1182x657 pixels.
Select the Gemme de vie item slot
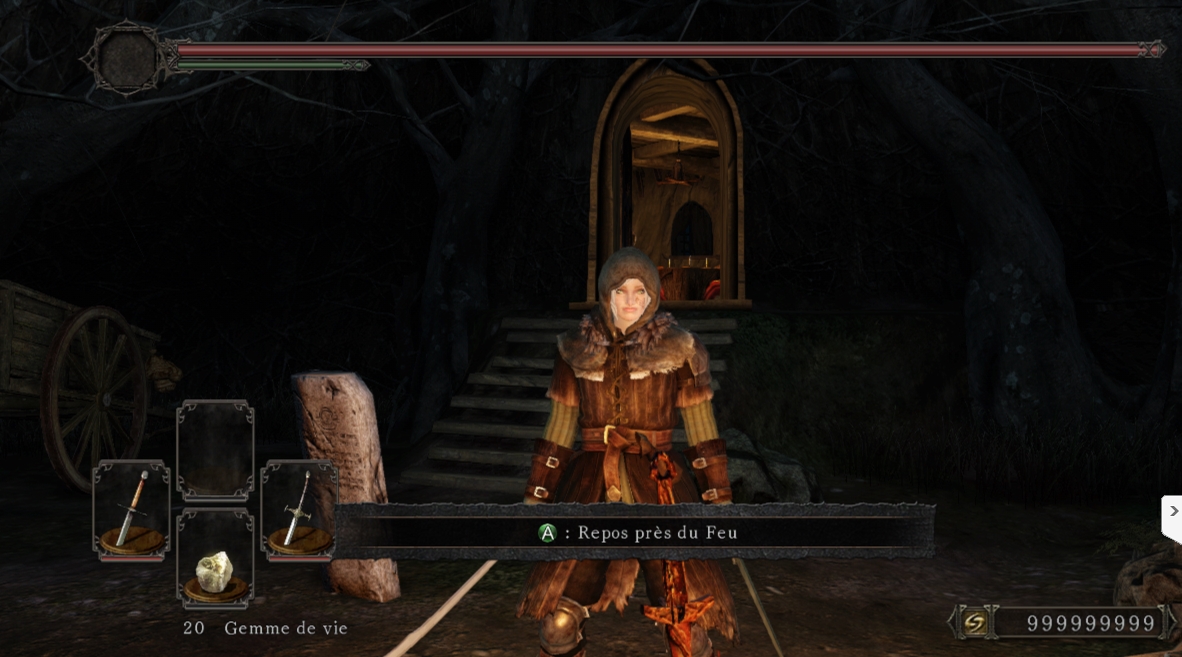click(215, 558)
